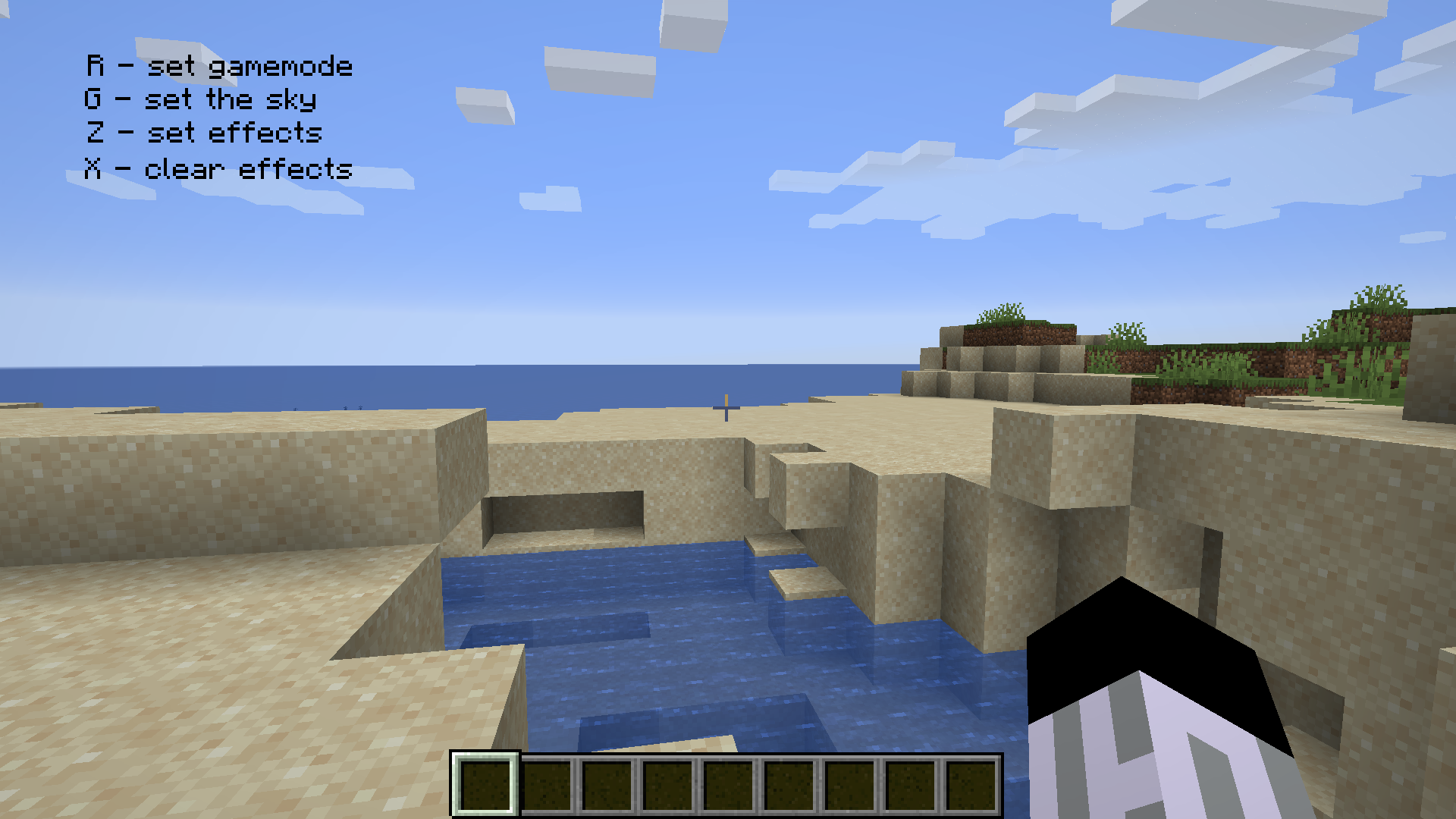Click the 'R - set gamemode' text
Viewport: 1456px width, 819px height.
pyautogui.click(x=218, y=65)
